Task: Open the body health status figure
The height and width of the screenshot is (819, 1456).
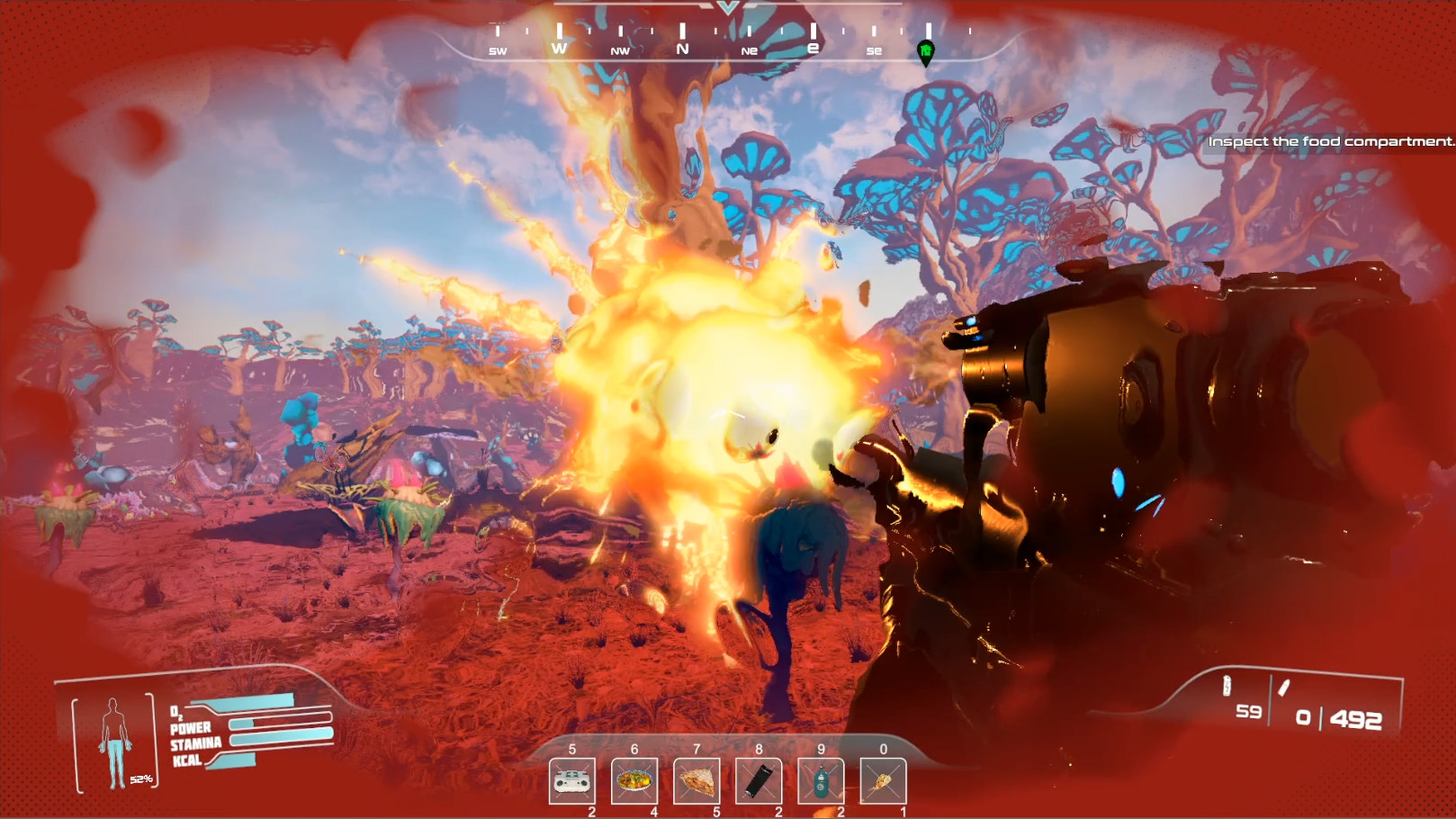Action: tap(115, 742)
